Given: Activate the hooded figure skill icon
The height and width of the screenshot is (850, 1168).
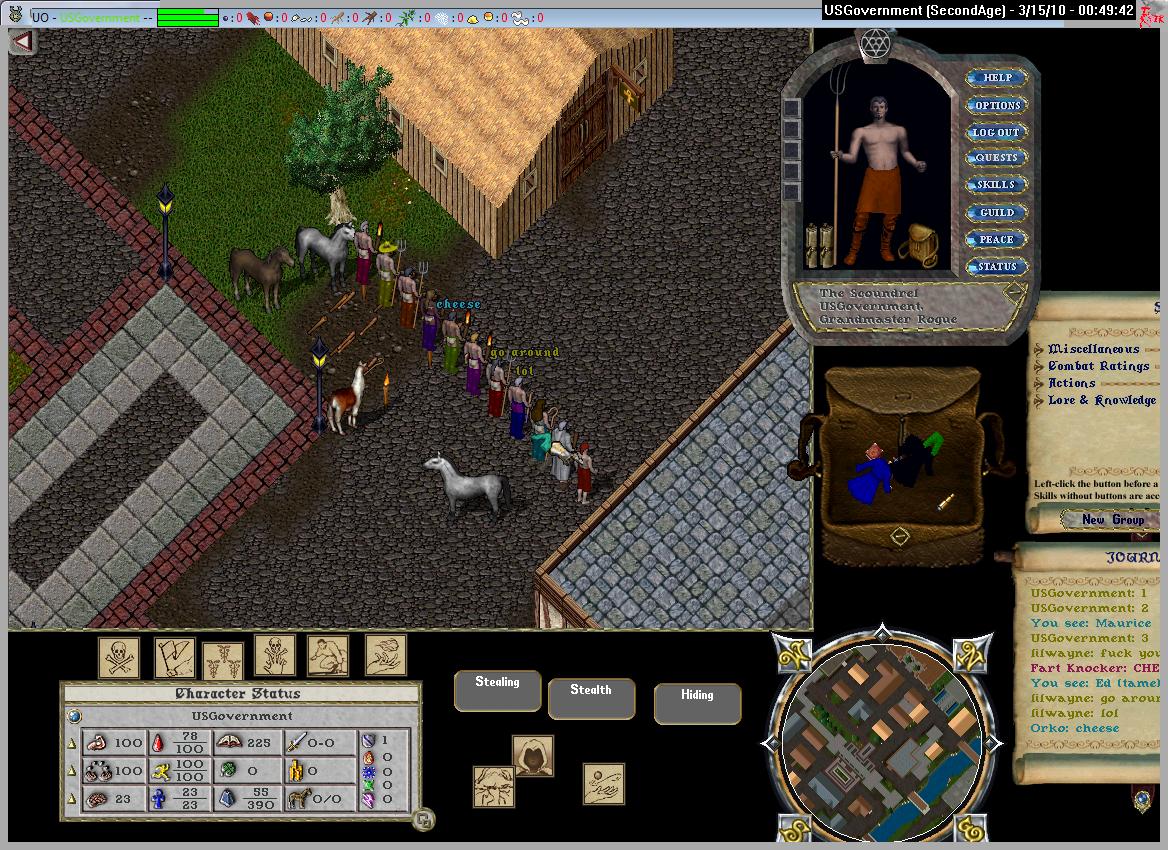Looking at the screenshot, I should click(x=533, y=755).
